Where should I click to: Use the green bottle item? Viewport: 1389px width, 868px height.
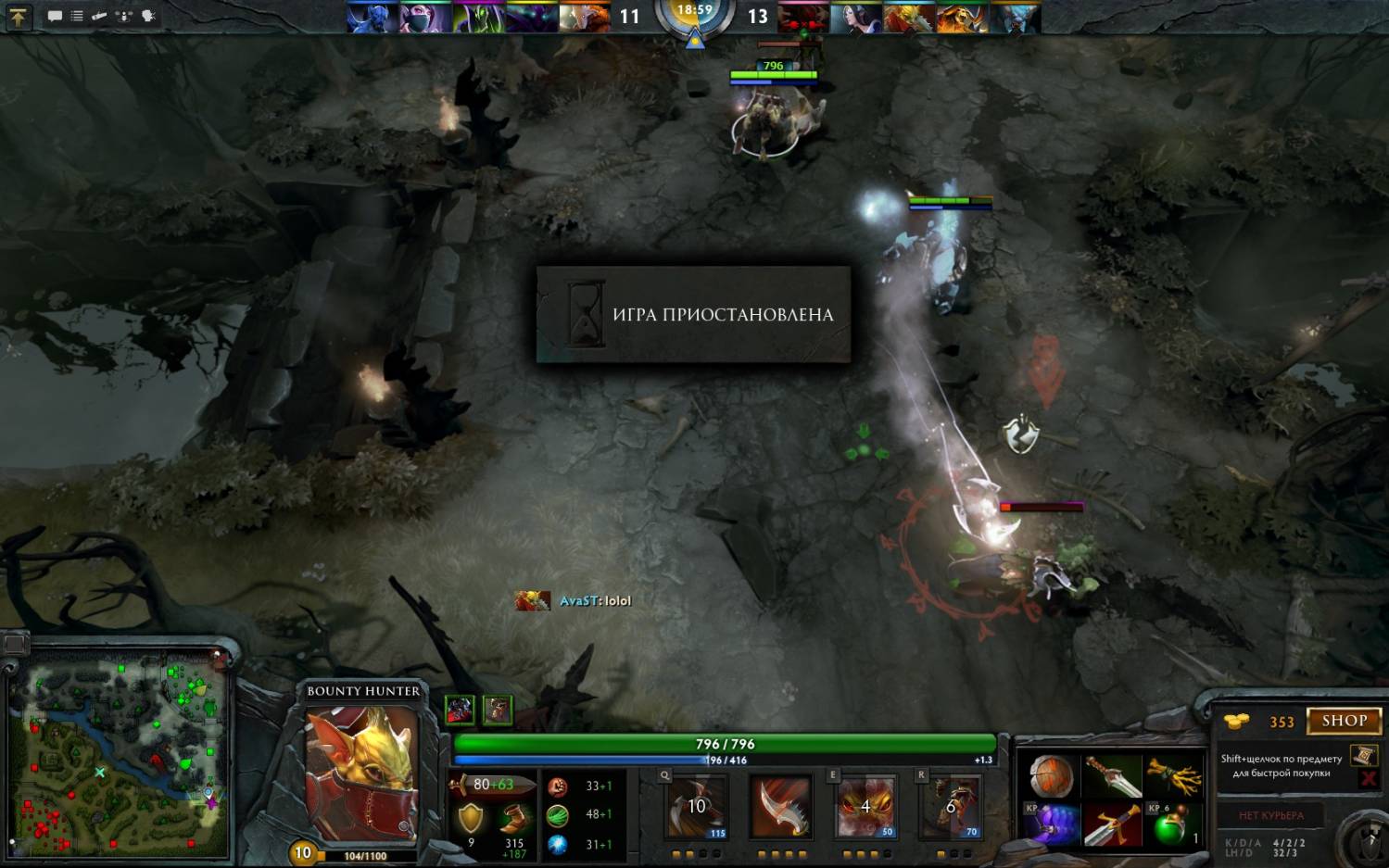(x=1173, y=824)
